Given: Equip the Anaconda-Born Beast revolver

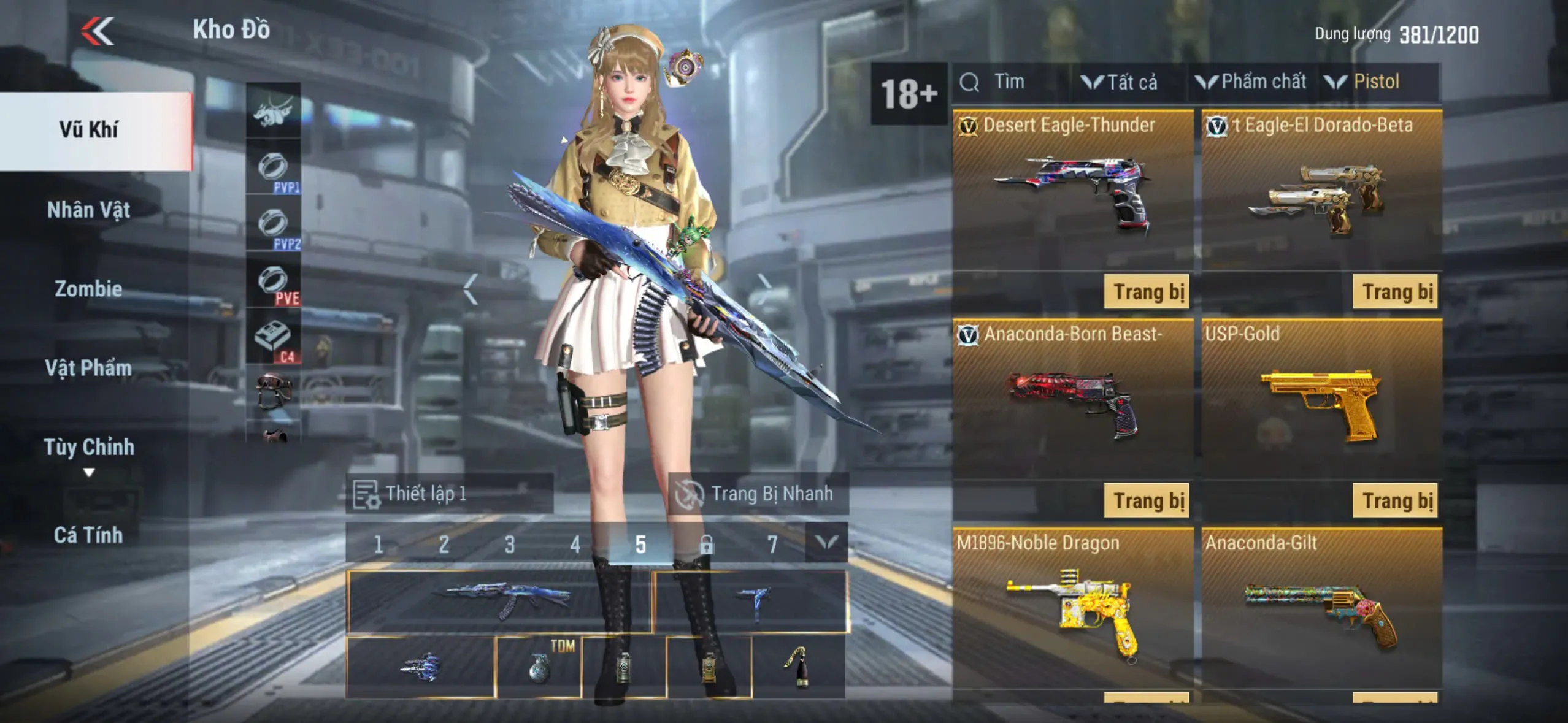Looking at the screenshot, I should coord(1146,501).
